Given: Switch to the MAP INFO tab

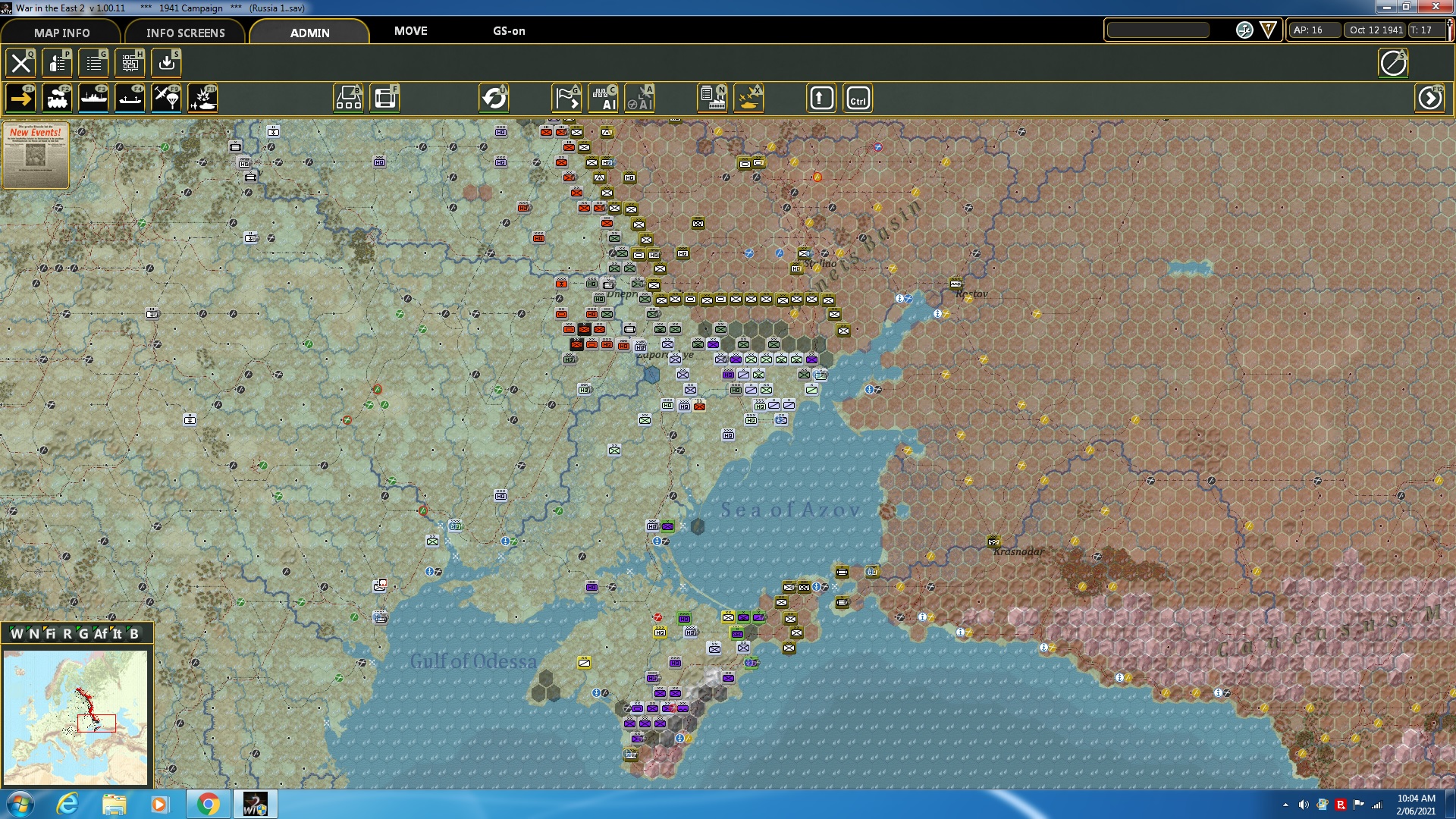Looking at the screenshot, I should pos(61,33).
